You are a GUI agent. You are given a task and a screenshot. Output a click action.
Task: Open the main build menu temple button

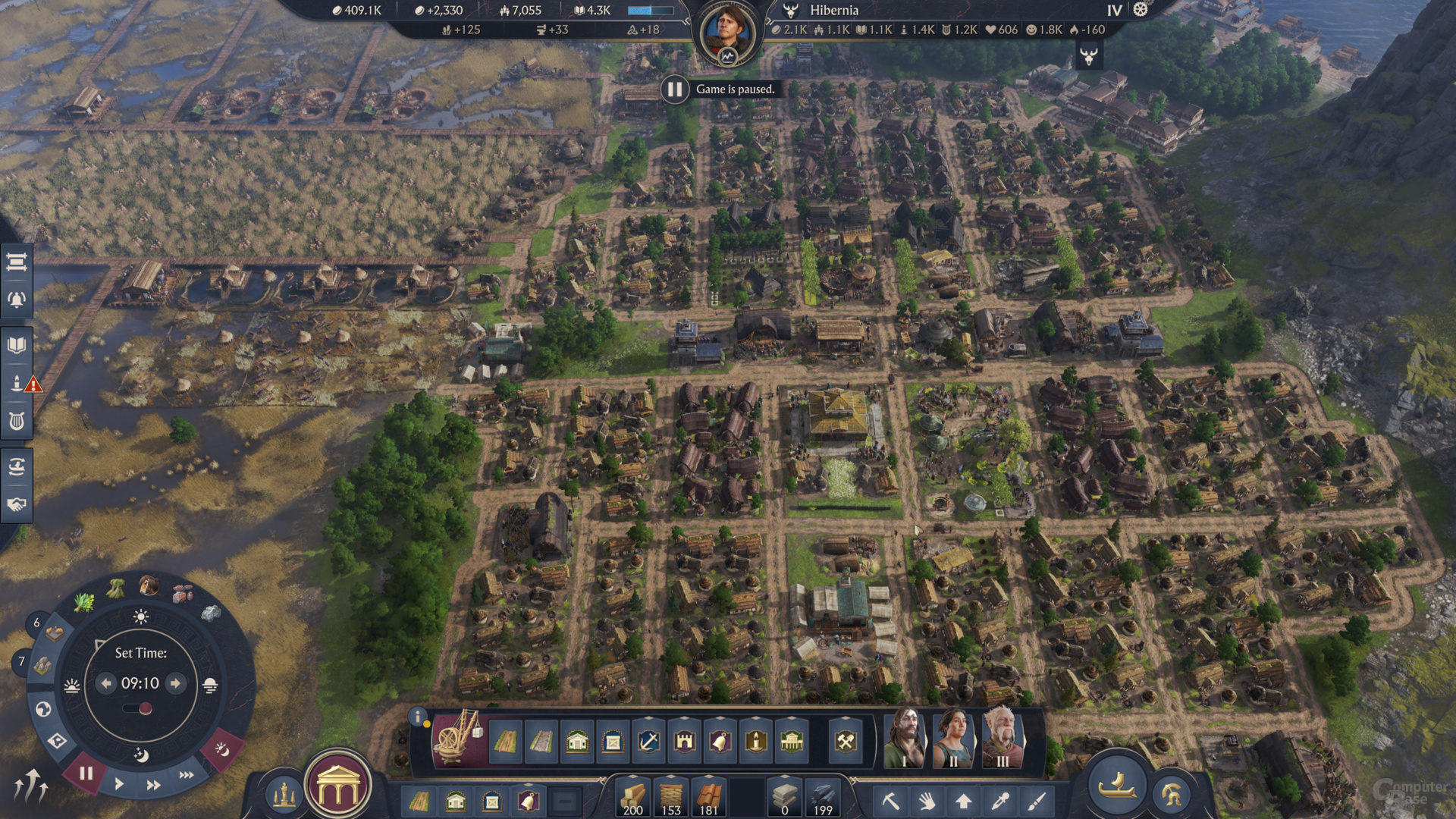pos(338,789)
